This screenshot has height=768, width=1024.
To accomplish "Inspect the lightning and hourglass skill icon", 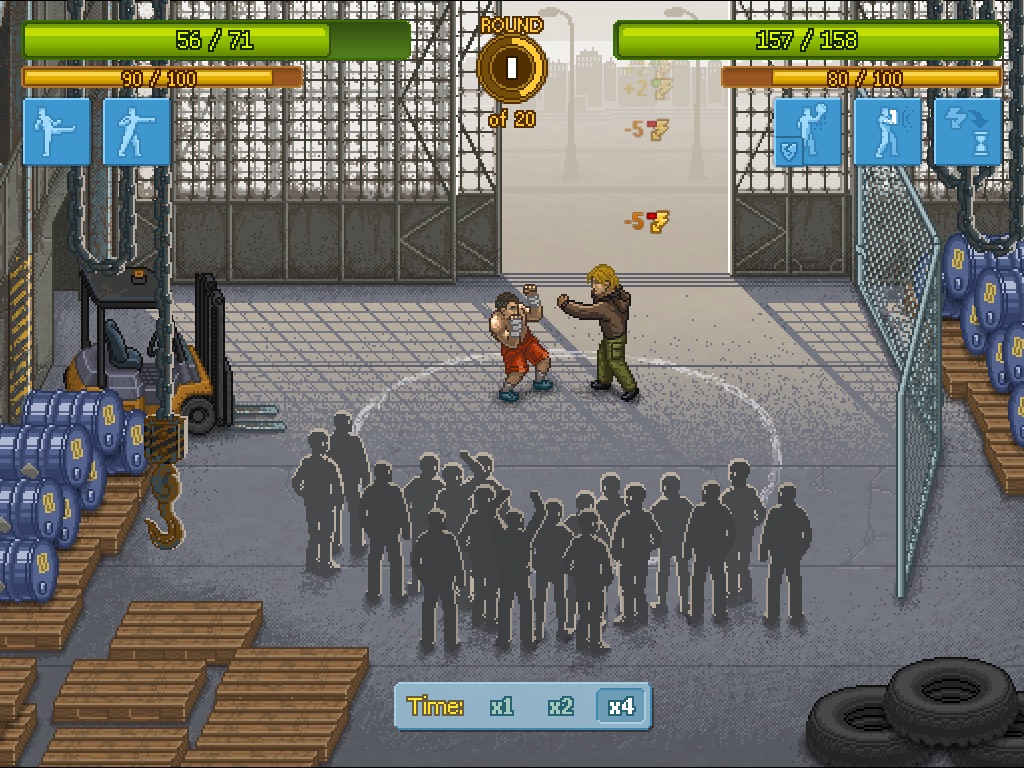I will (x=967, y=131).
